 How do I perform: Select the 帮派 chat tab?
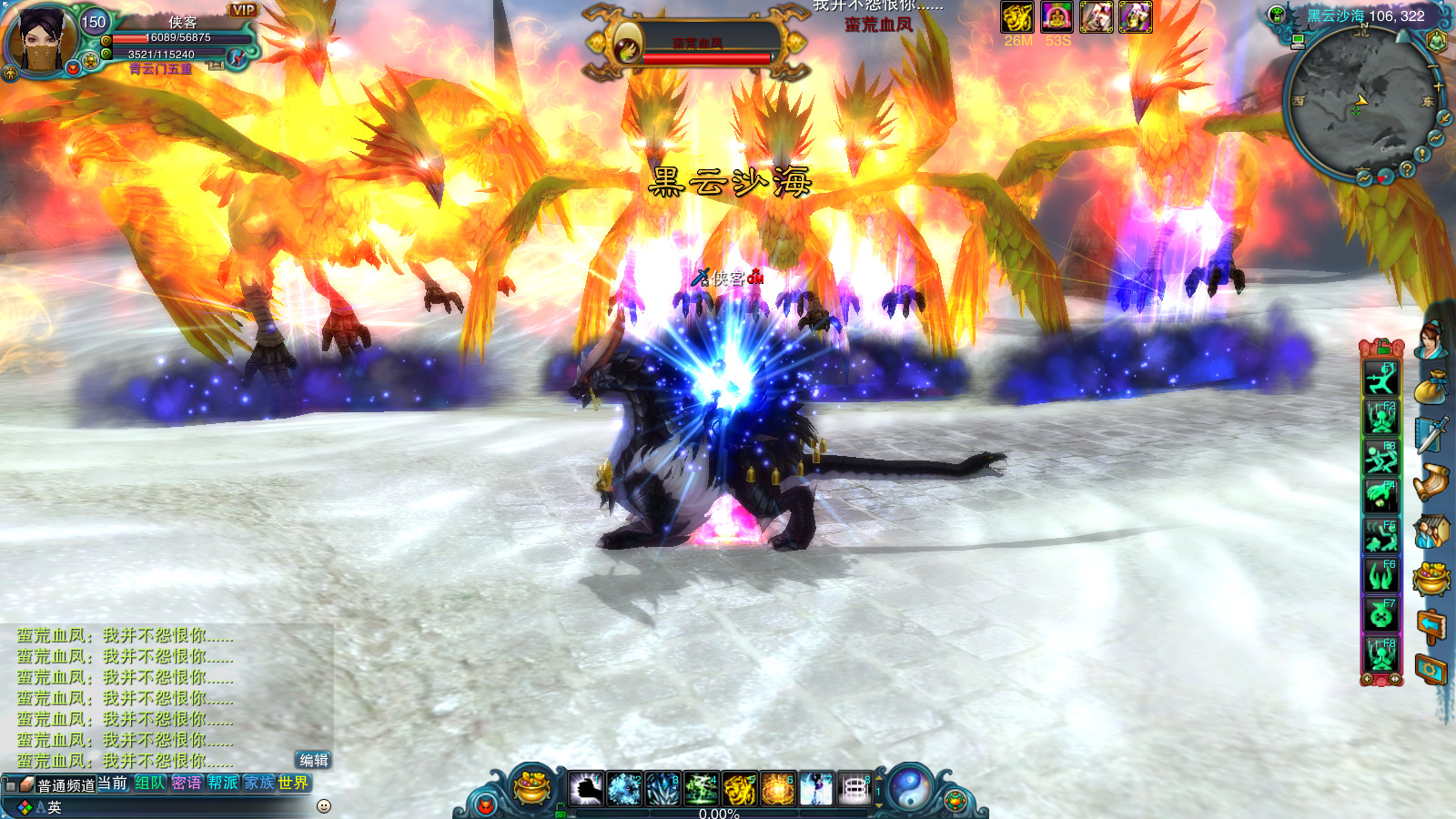(222, 783)
